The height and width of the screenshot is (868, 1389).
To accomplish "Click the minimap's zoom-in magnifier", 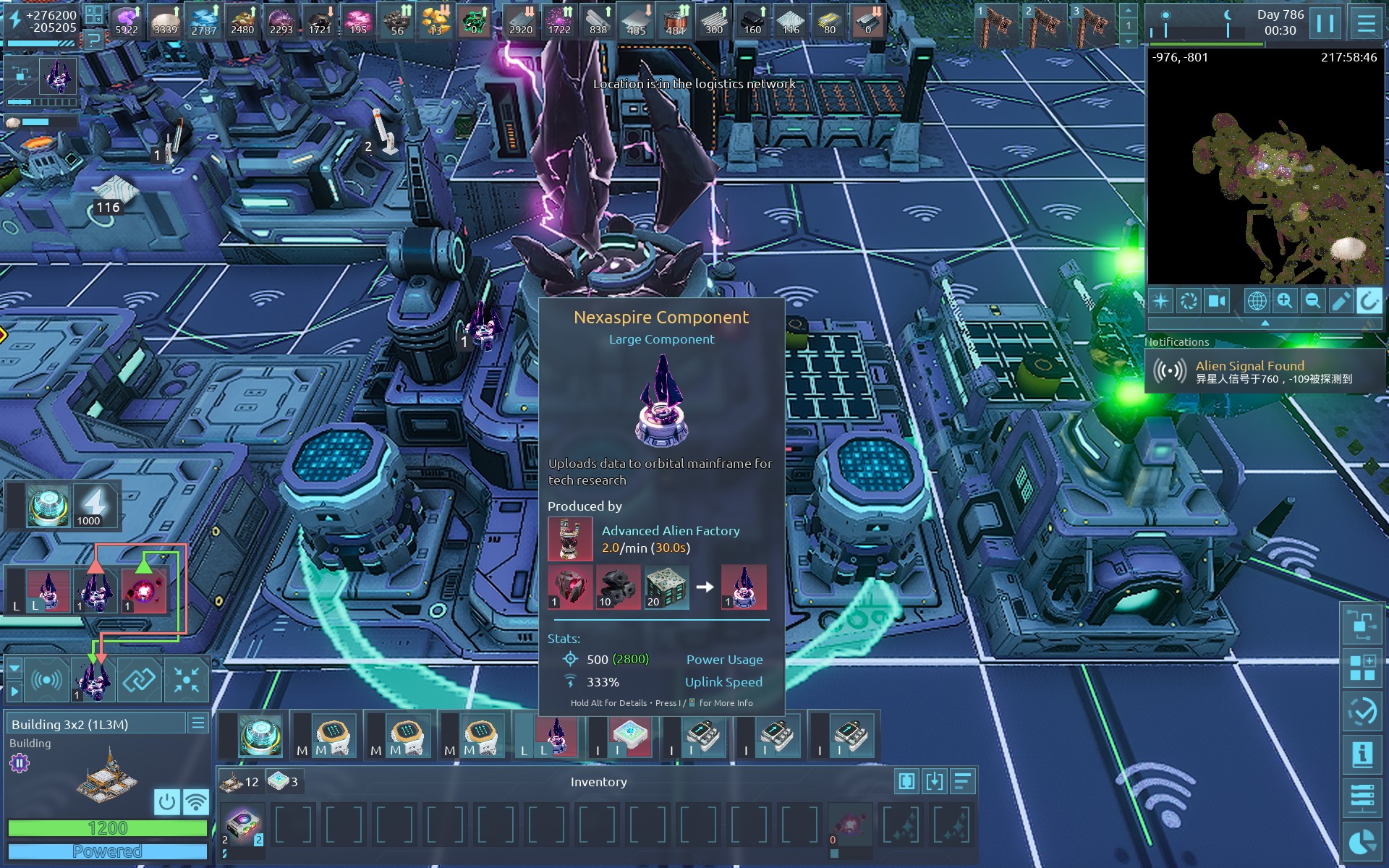I will tap(1285, 301).
